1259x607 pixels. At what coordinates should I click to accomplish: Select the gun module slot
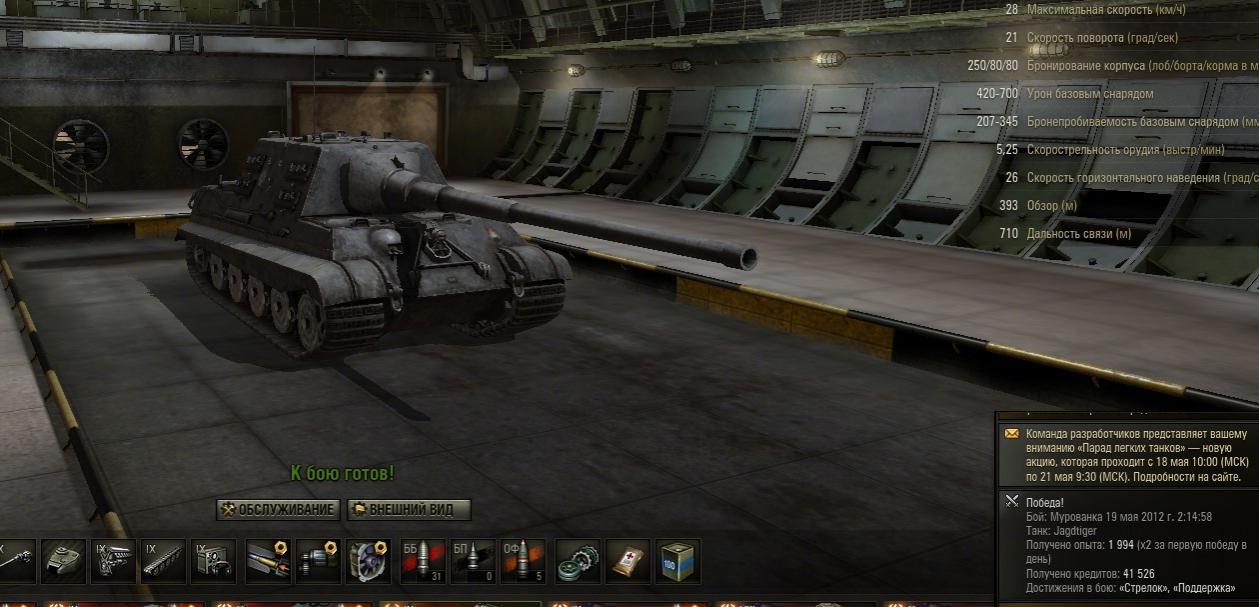(x=17, y=561)
